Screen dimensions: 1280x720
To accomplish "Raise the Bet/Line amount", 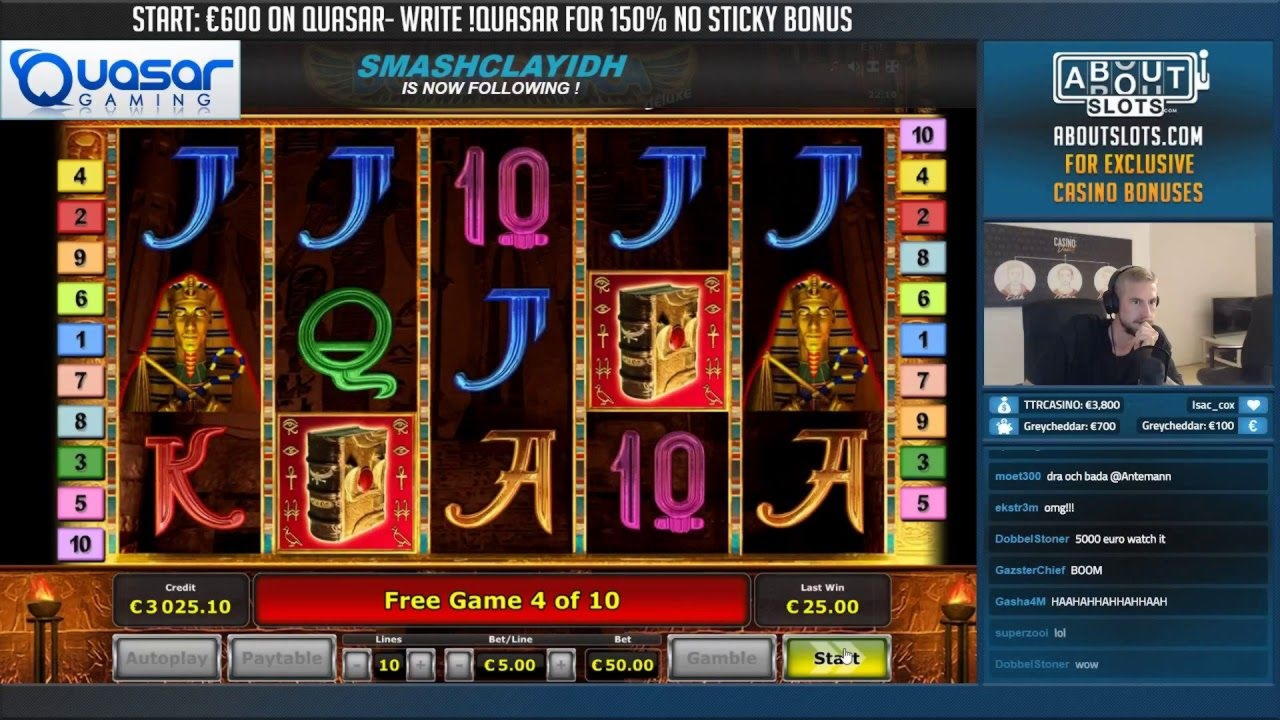I will (x=561, y=664).
